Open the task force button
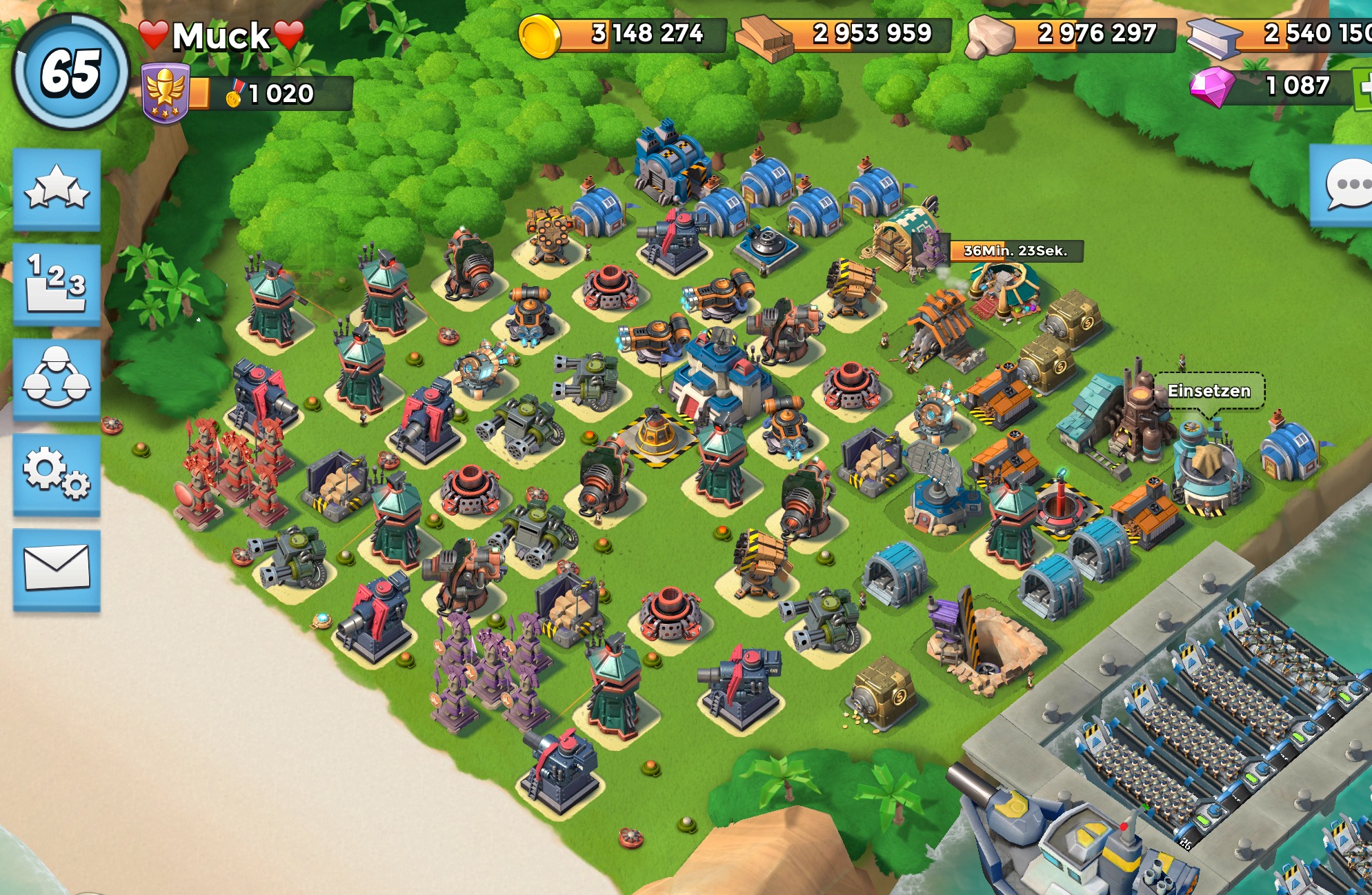 (57, 378)
